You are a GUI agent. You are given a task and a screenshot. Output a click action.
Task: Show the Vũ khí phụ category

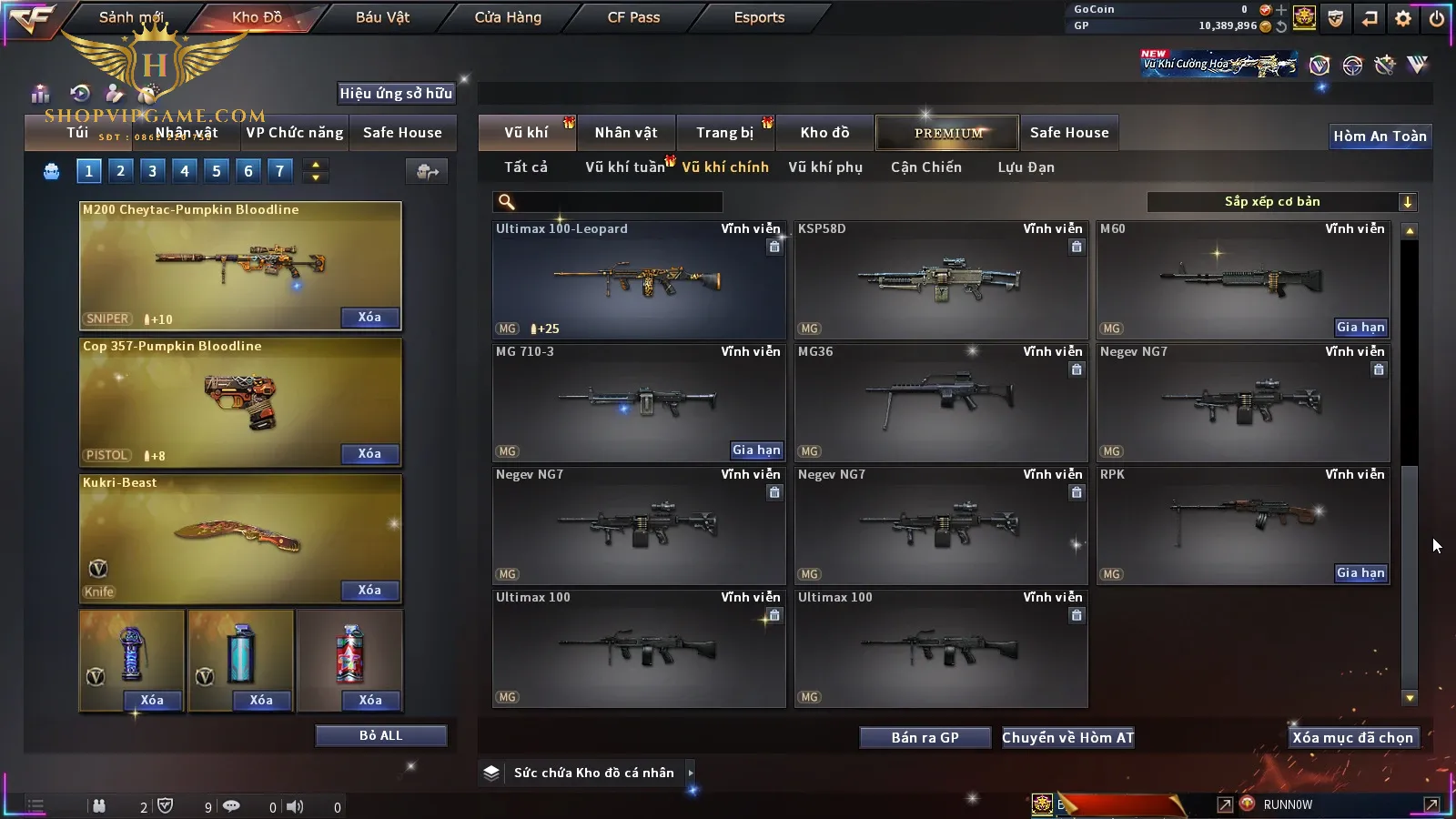coord(824,167)
